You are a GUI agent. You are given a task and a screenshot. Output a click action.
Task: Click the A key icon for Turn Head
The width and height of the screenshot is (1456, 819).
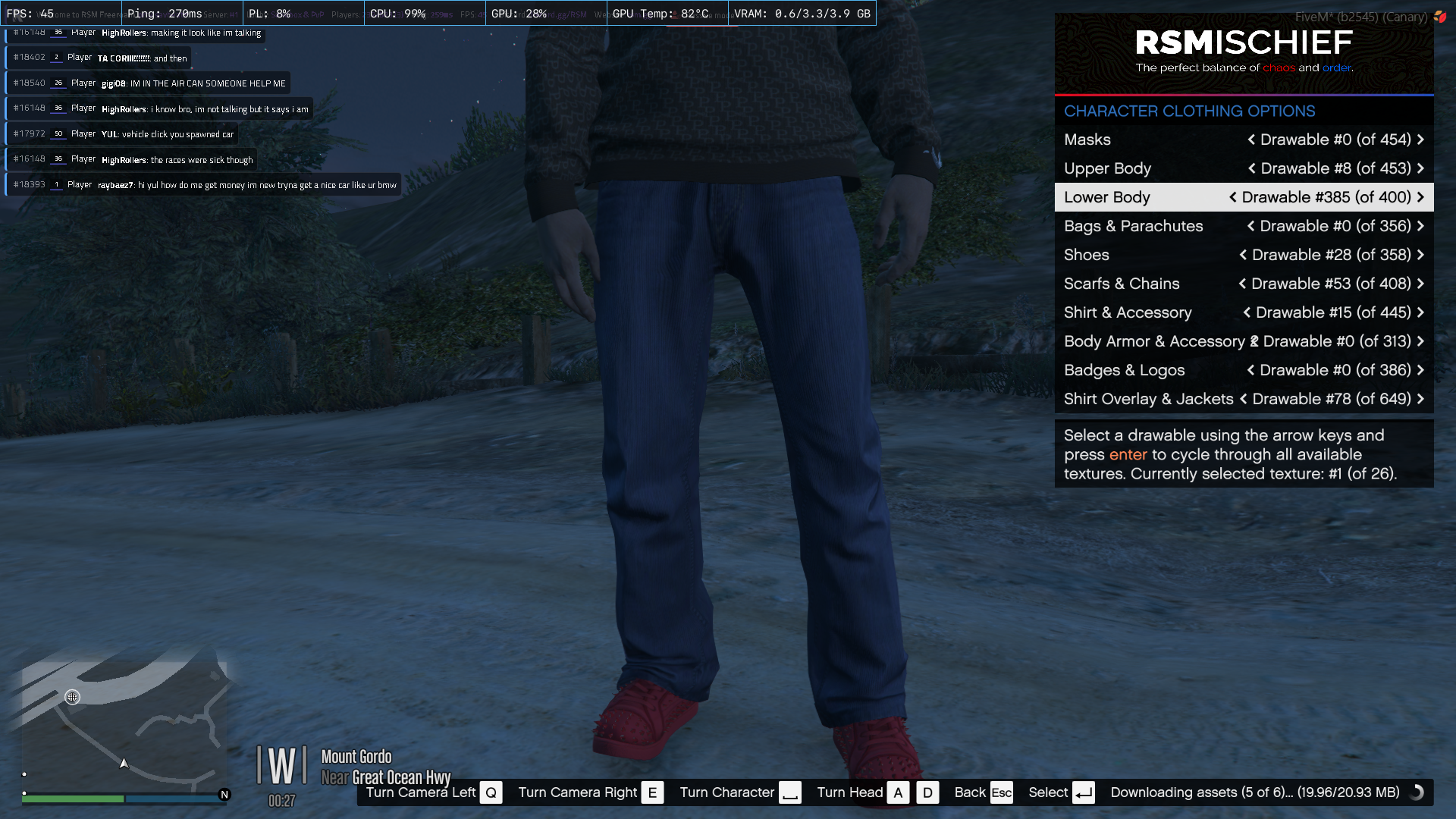point(899,792)
